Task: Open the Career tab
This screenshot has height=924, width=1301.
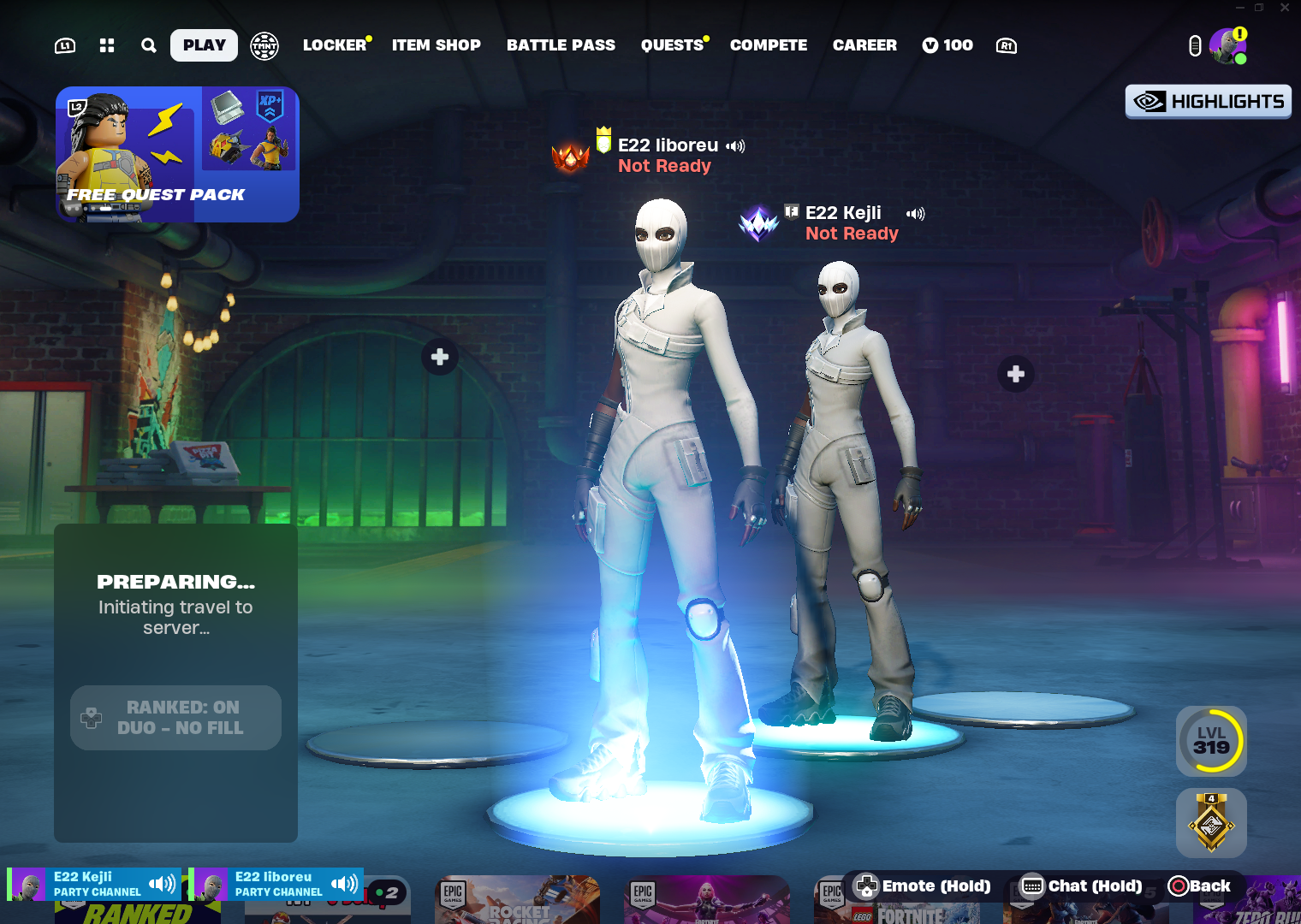Action: click(864, 45)
